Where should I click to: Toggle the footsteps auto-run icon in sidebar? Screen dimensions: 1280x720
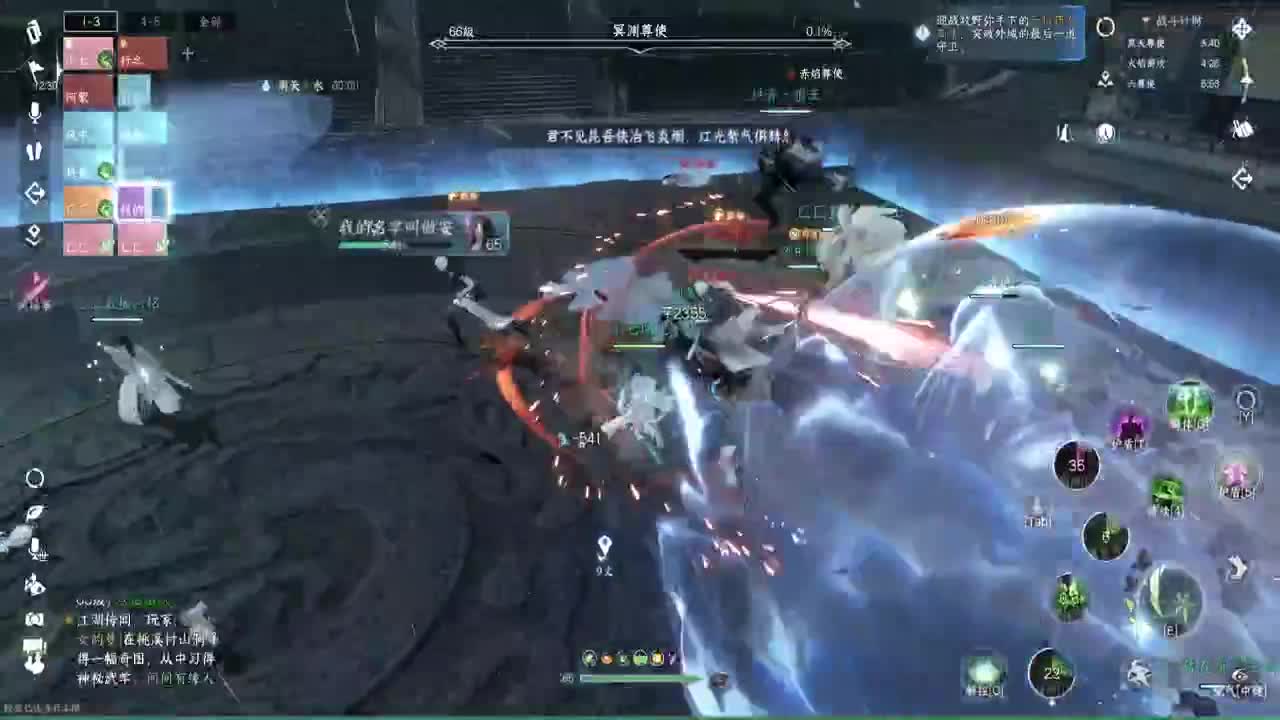point(33,150)
